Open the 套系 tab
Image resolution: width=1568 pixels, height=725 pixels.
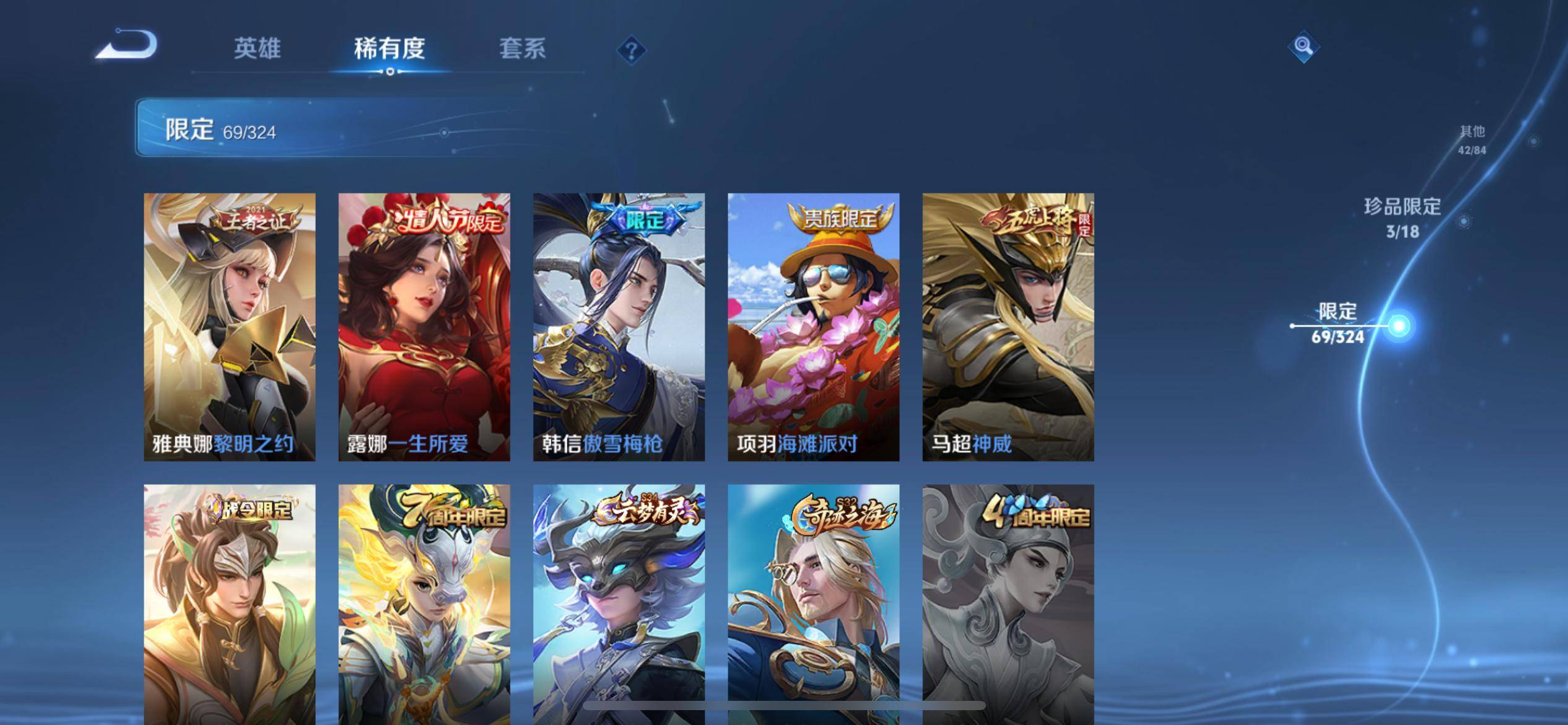tap(522, 48)
